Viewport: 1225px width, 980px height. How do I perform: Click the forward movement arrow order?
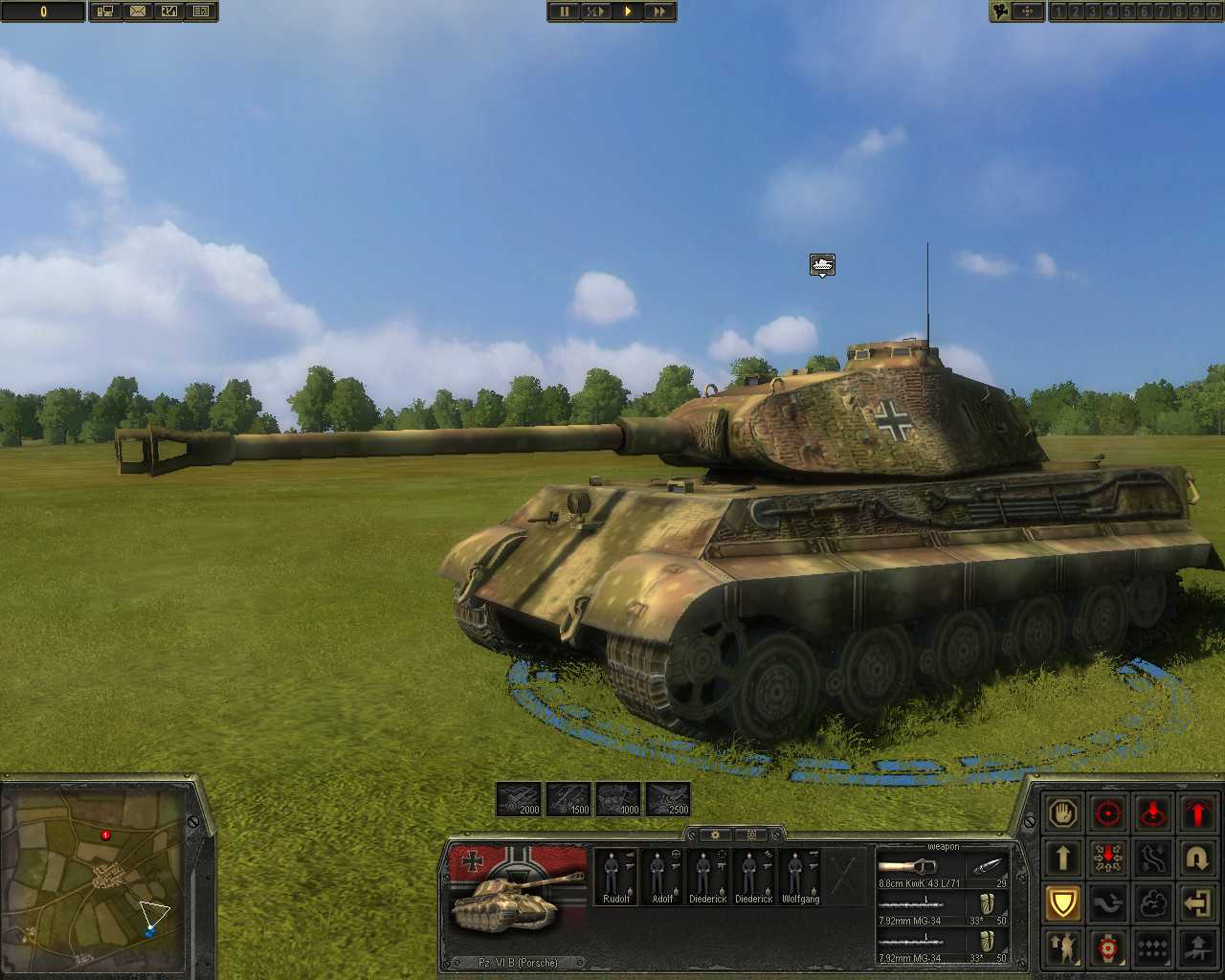coord(1063,858)
